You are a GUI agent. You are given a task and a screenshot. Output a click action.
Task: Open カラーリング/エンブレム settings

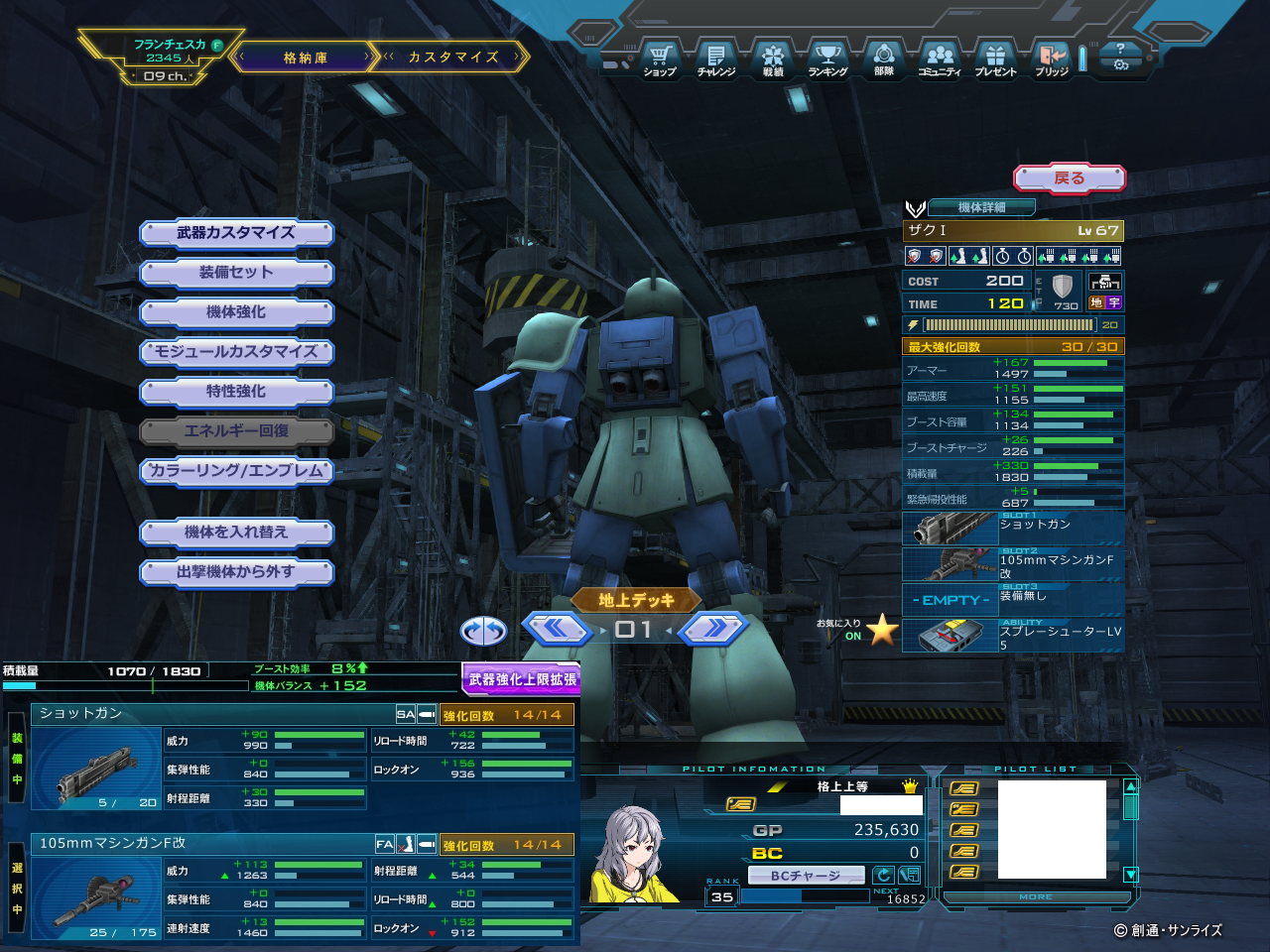(x=236, y=471)
